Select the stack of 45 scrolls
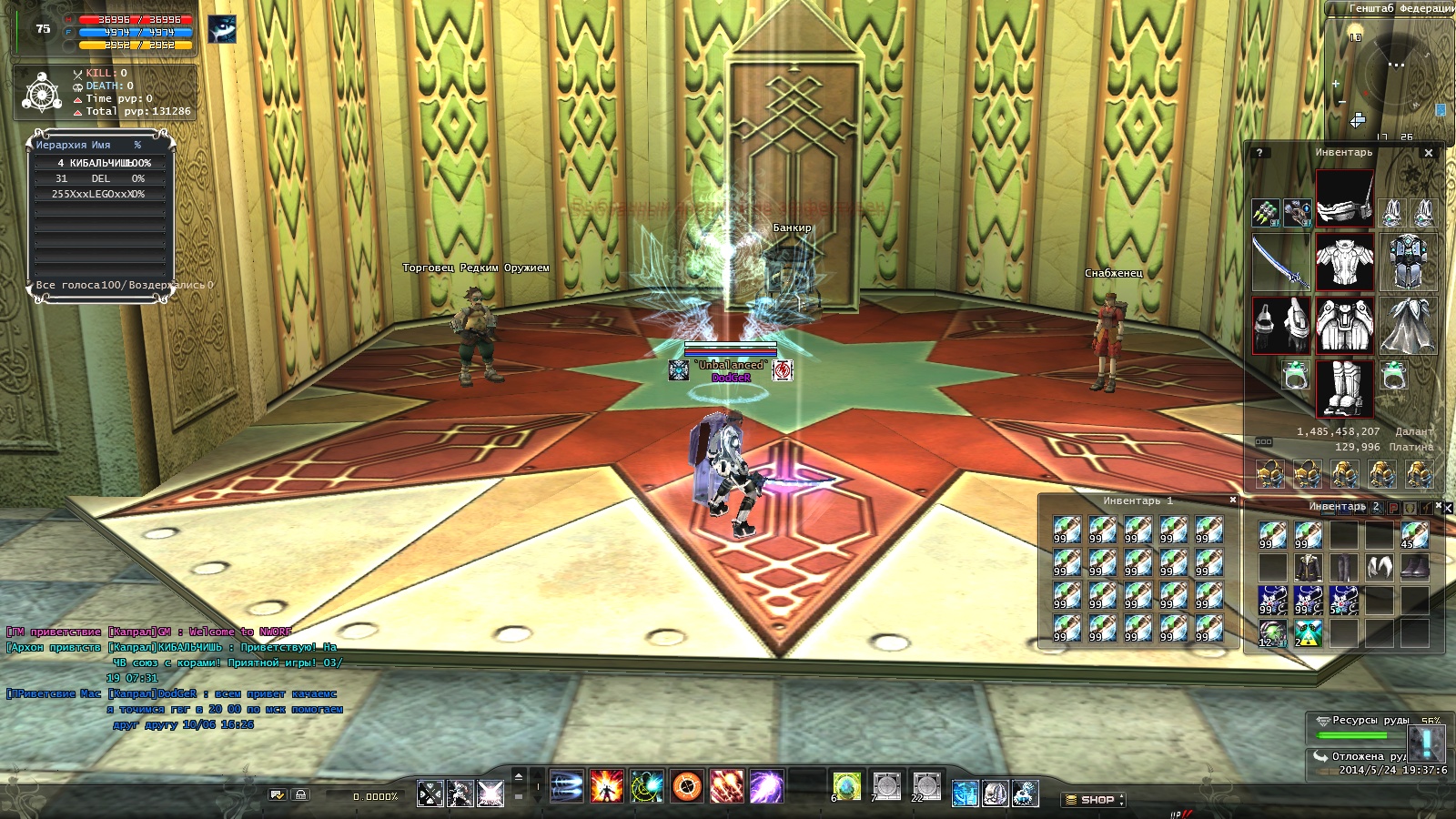The image size is (1456, 819). pyautogui.click(x=1414, y=535)
